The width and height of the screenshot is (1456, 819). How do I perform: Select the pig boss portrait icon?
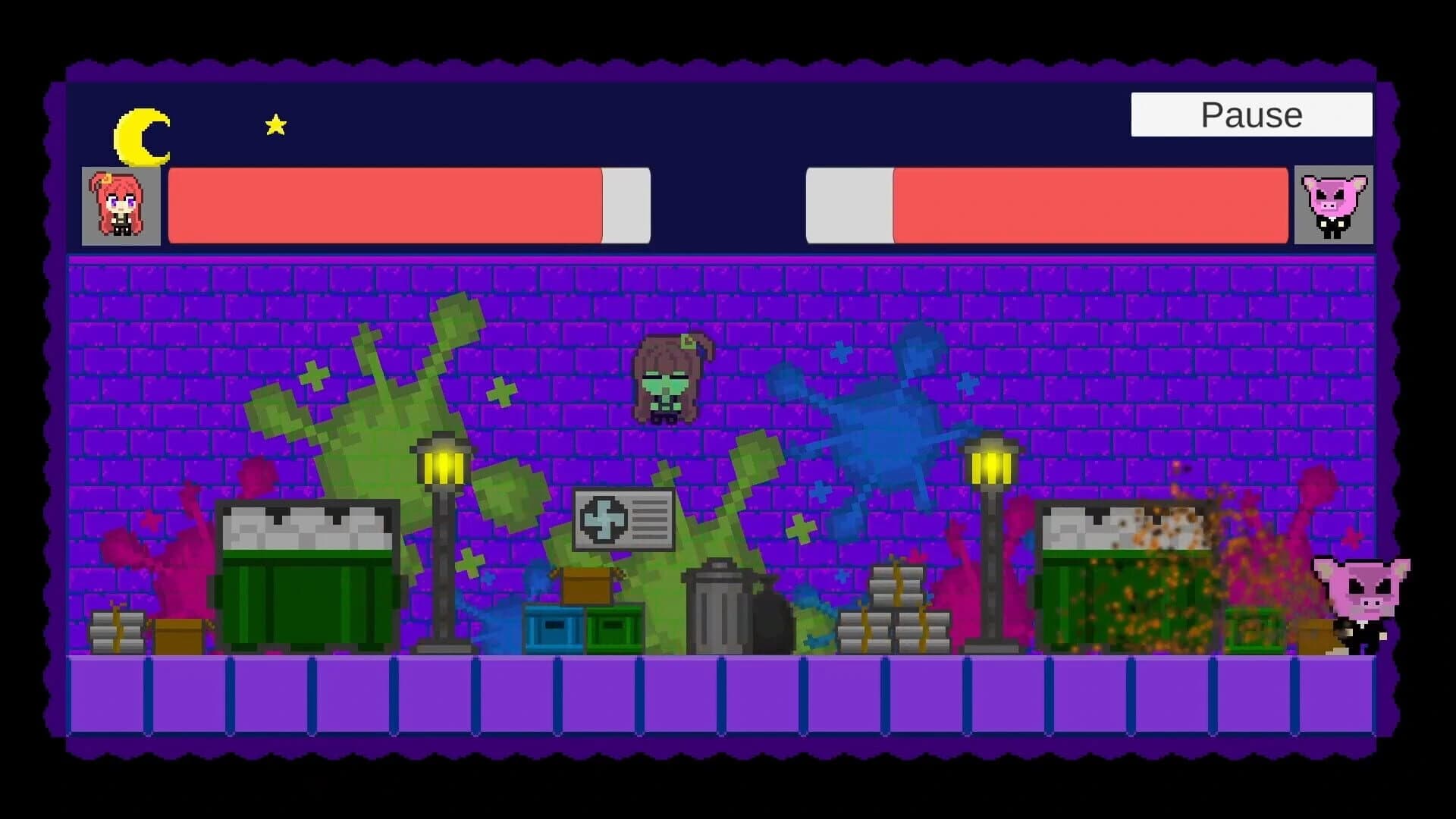pos(1335,206)
